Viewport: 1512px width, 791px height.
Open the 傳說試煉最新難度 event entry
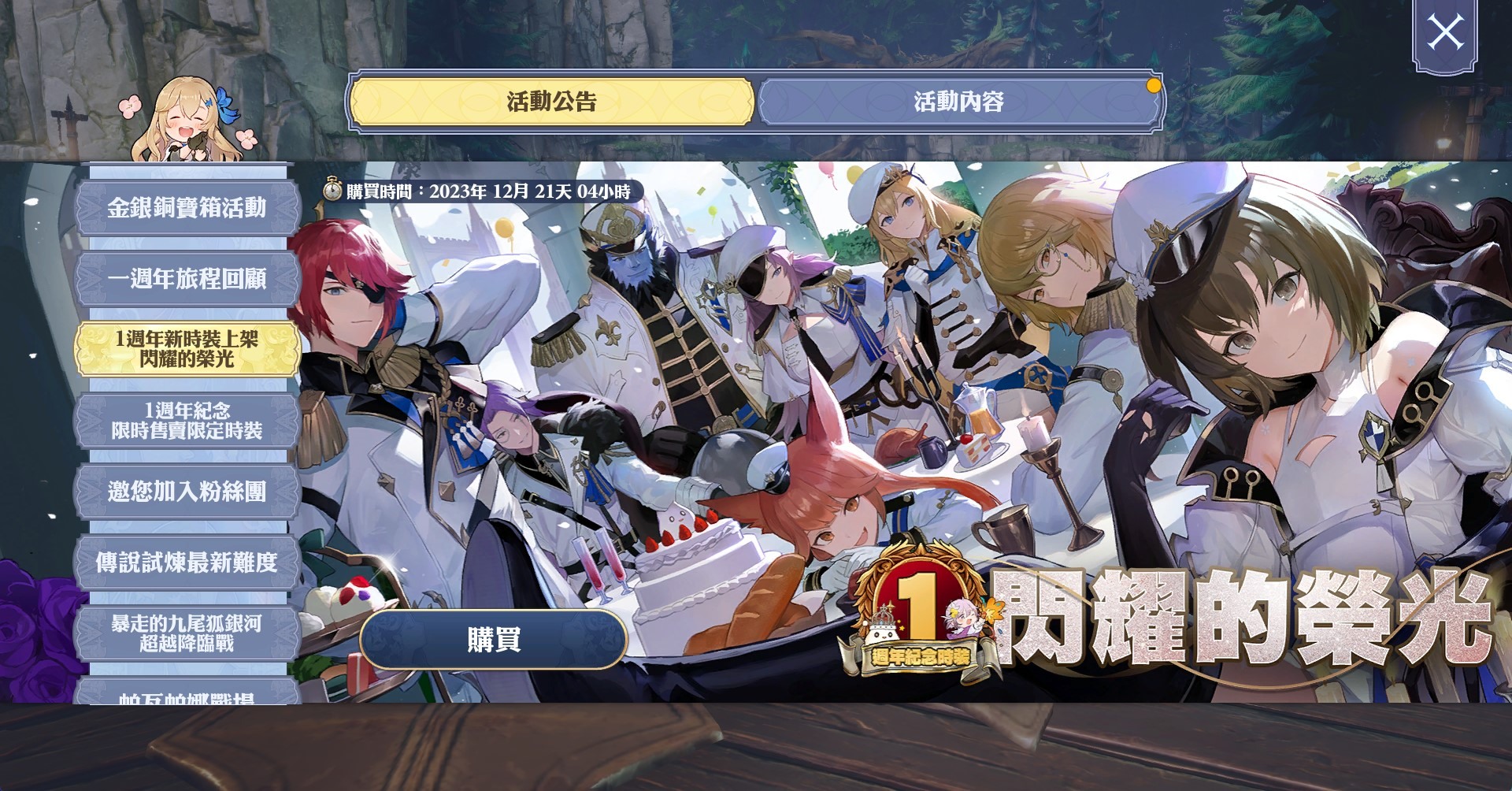tap(187, 561)
